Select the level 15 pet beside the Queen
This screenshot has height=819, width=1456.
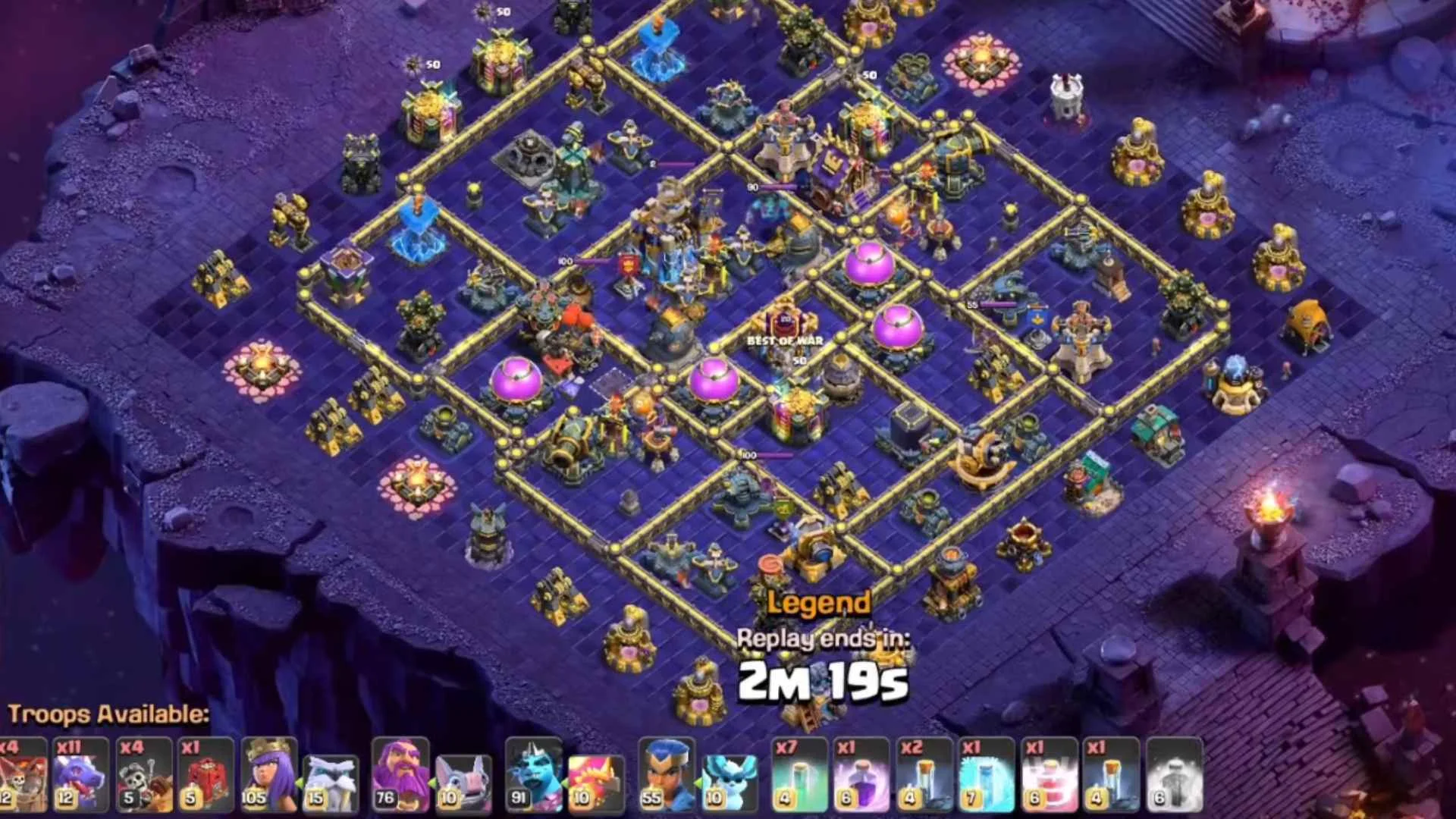click(x=330, y=773)
